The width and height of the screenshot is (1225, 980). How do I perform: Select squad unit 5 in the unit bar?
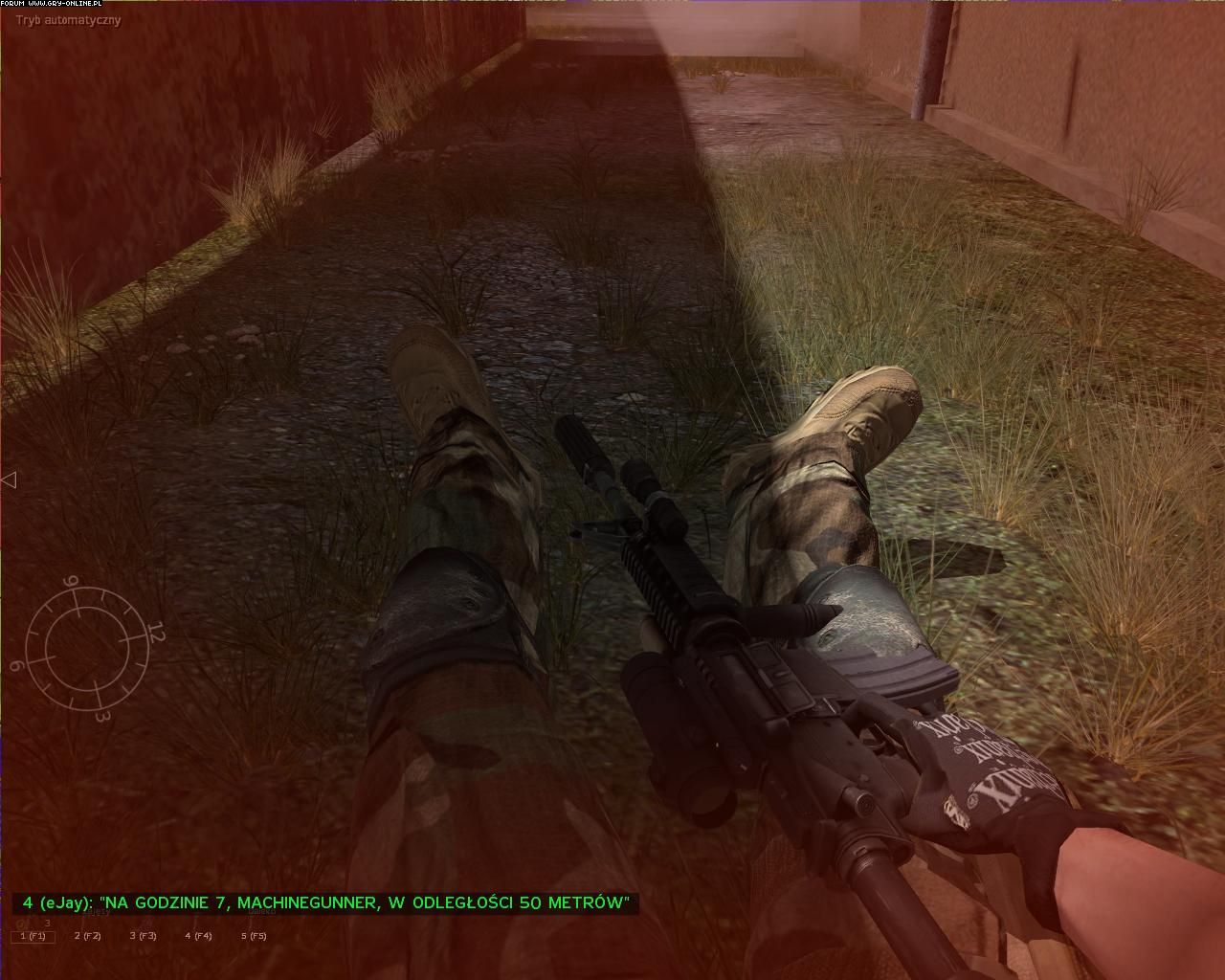point(254,936)
